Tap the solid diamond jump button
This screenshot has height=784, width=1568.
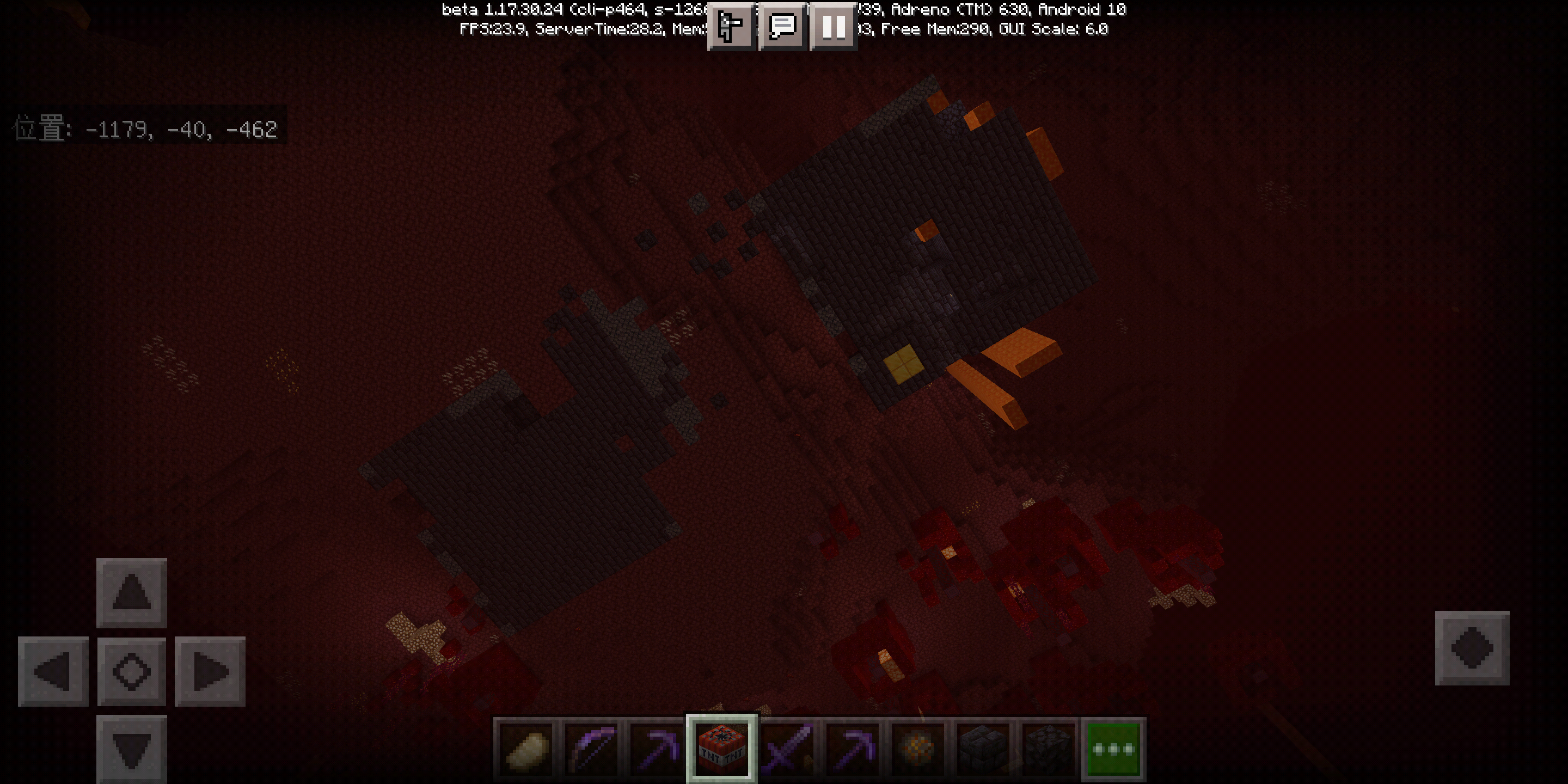(1472, 648)
